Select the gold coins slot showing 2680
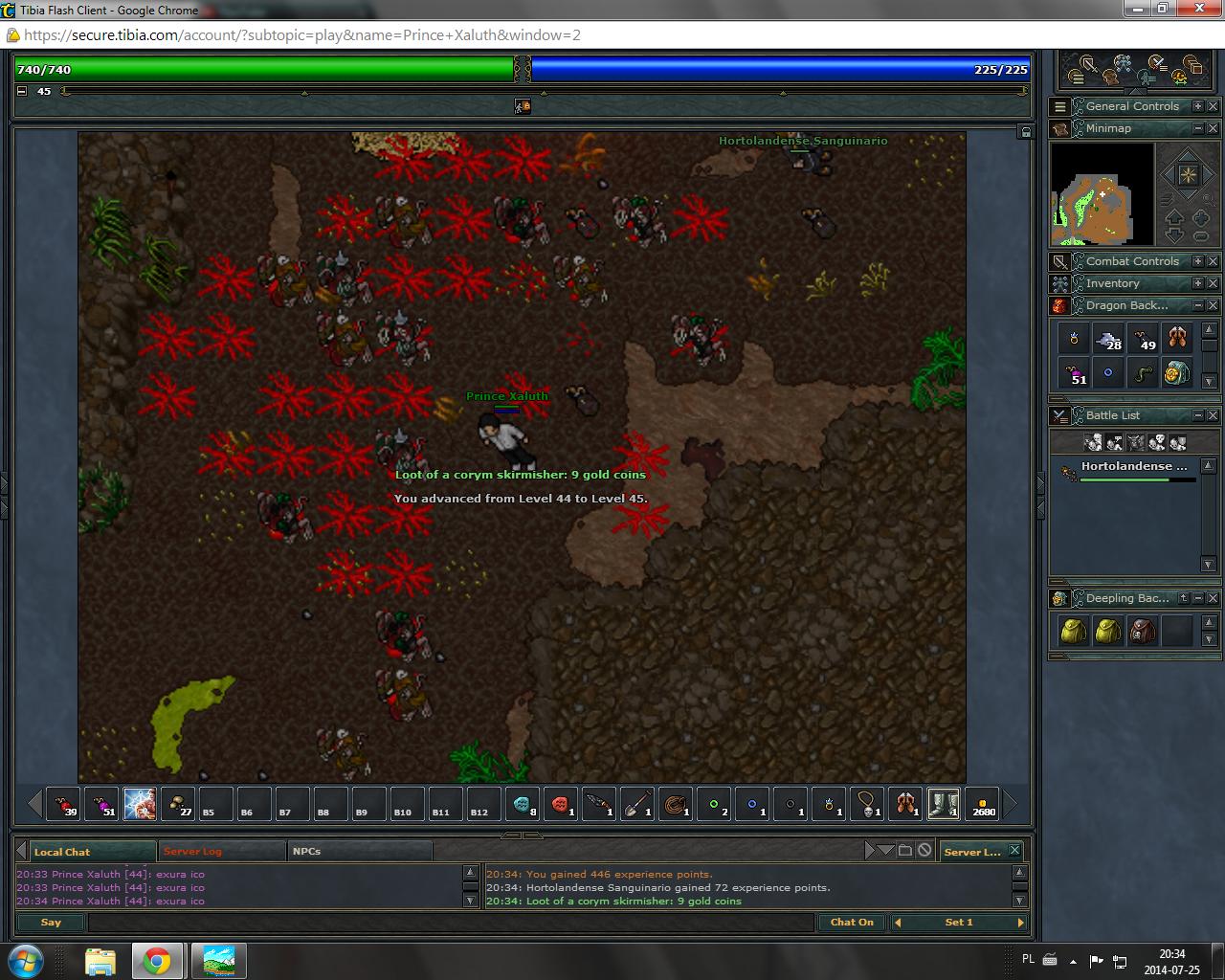The image size is (1225, 980). (982, 804)
